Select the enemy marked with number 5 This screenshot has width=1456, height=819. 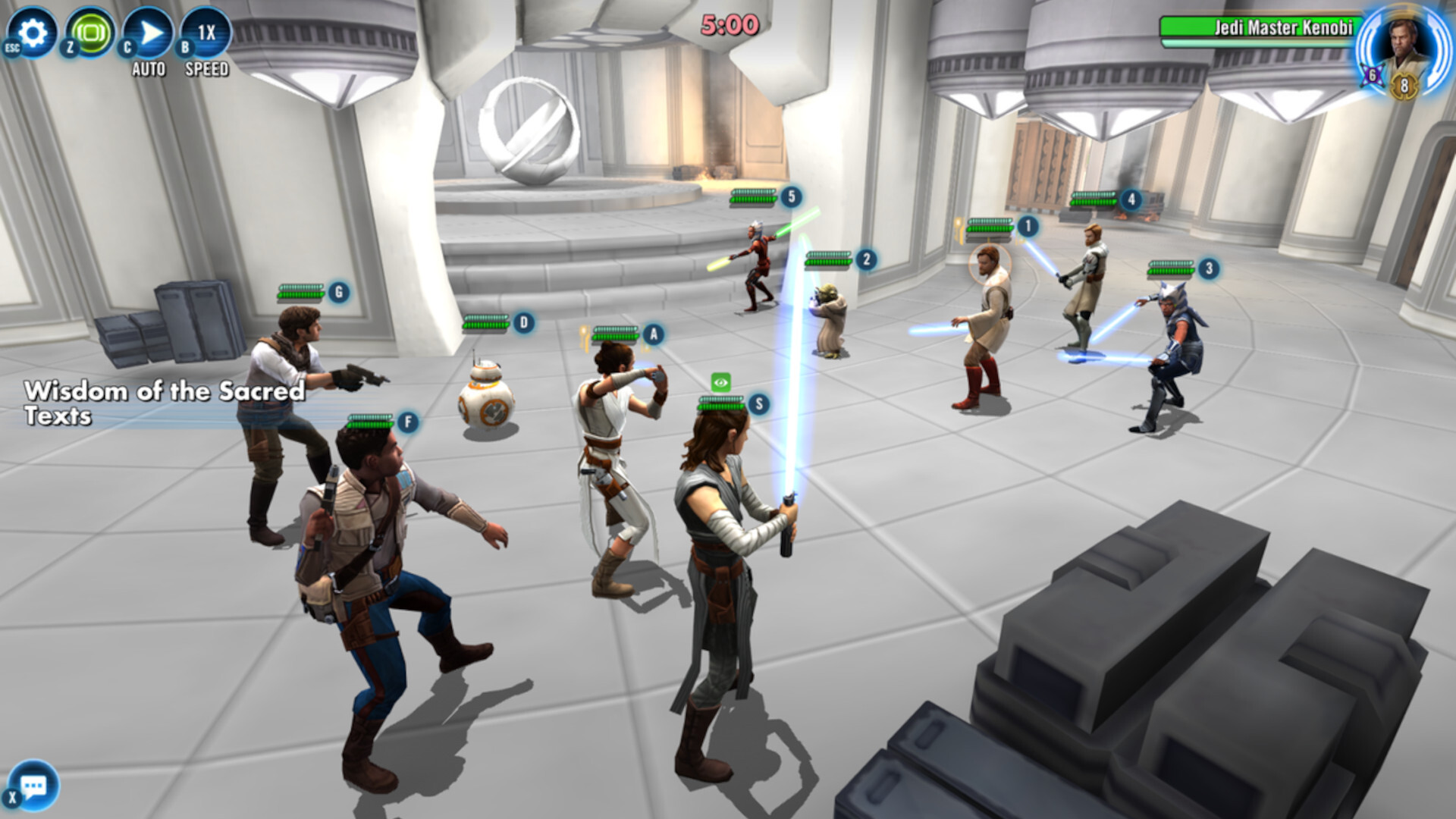point(791,196)
